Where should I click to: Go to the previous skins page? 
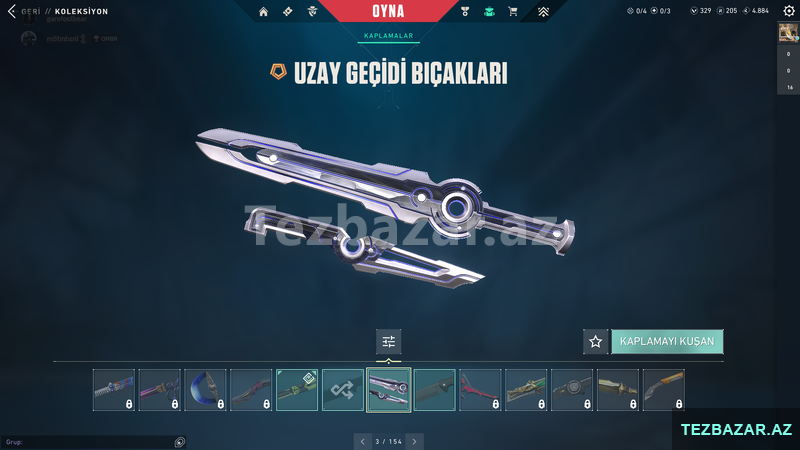[x=362, y=441]
